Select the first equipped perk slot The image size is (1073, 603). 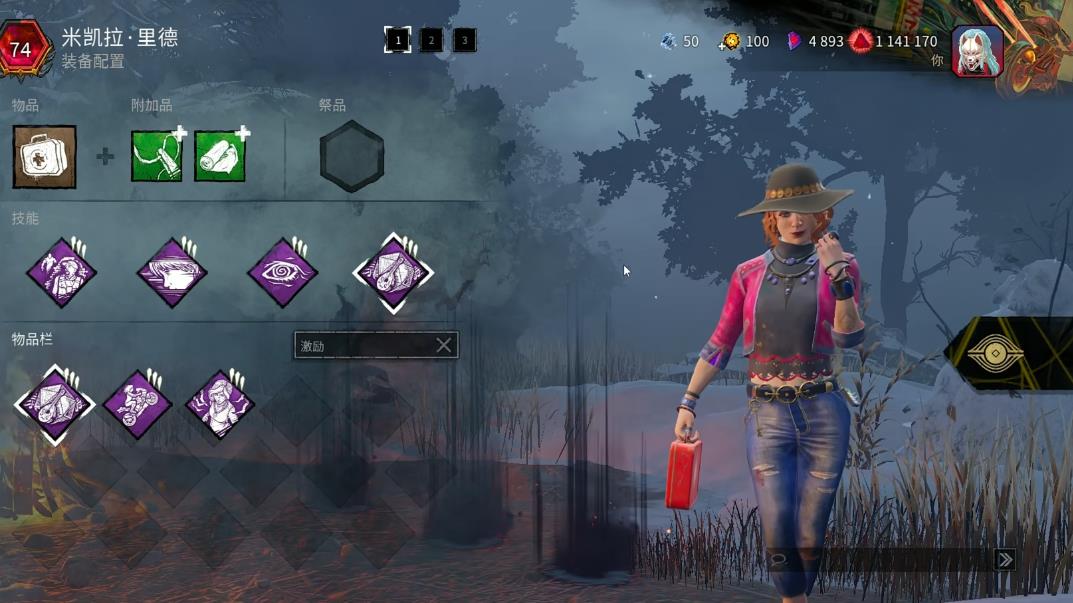62,272
